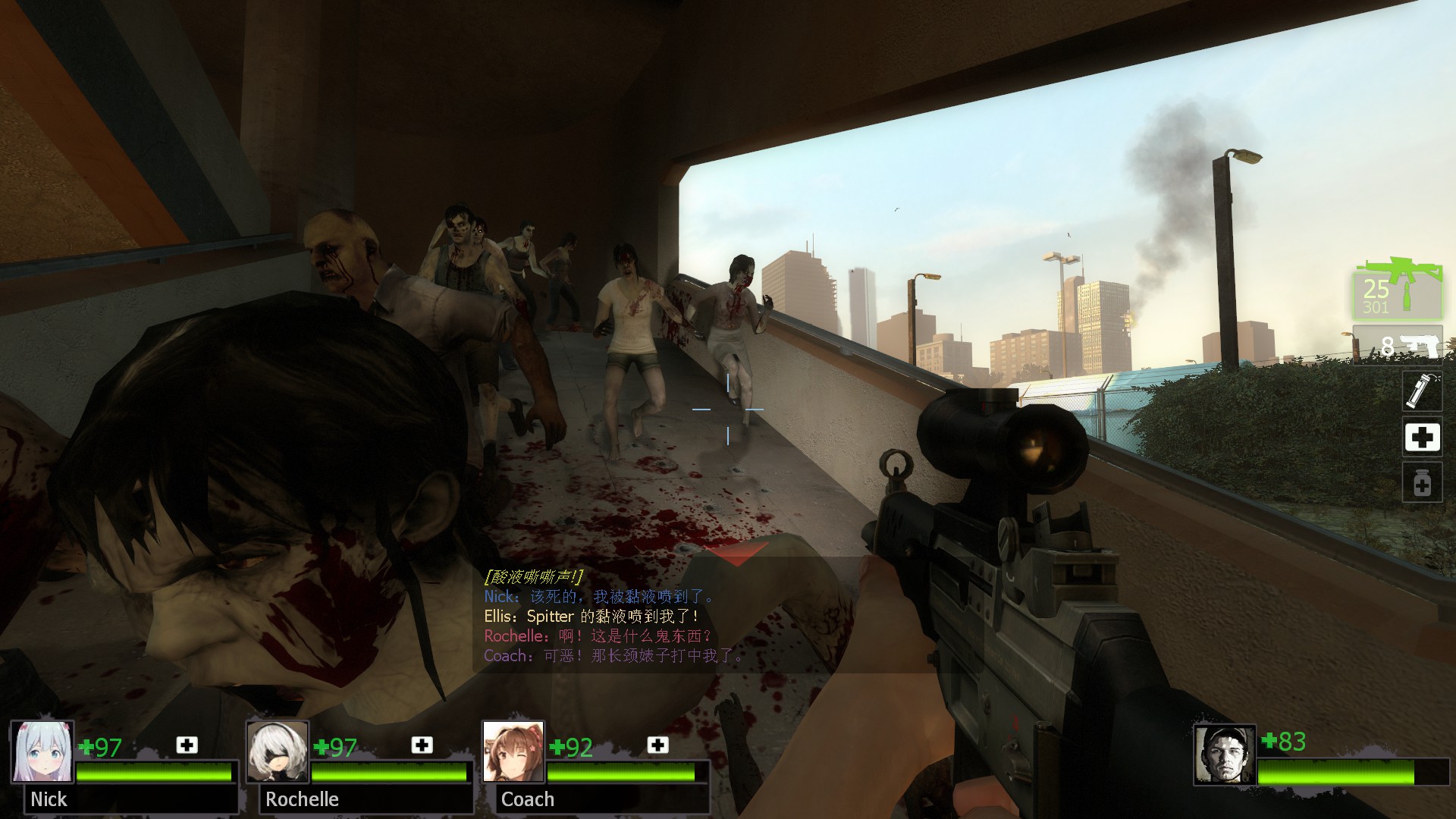The height and width of the screenshot is (819, 1456).
Task: Click Coach's medkit indicator icon
Action: click(657, 745)
